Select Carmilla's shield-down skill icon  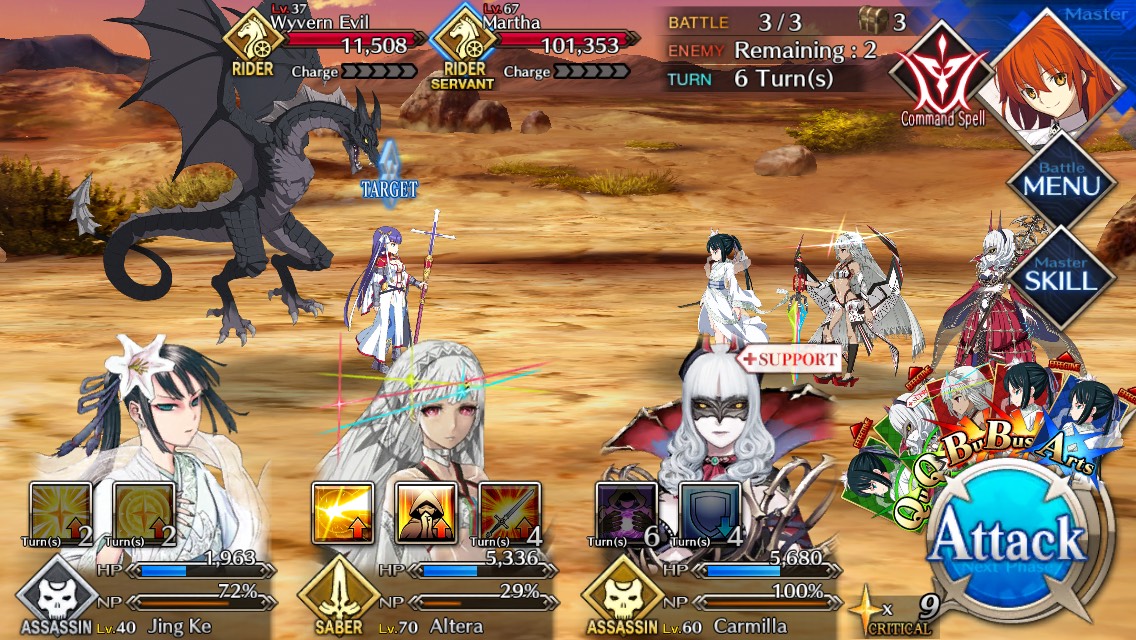click(x=710, y=513)
